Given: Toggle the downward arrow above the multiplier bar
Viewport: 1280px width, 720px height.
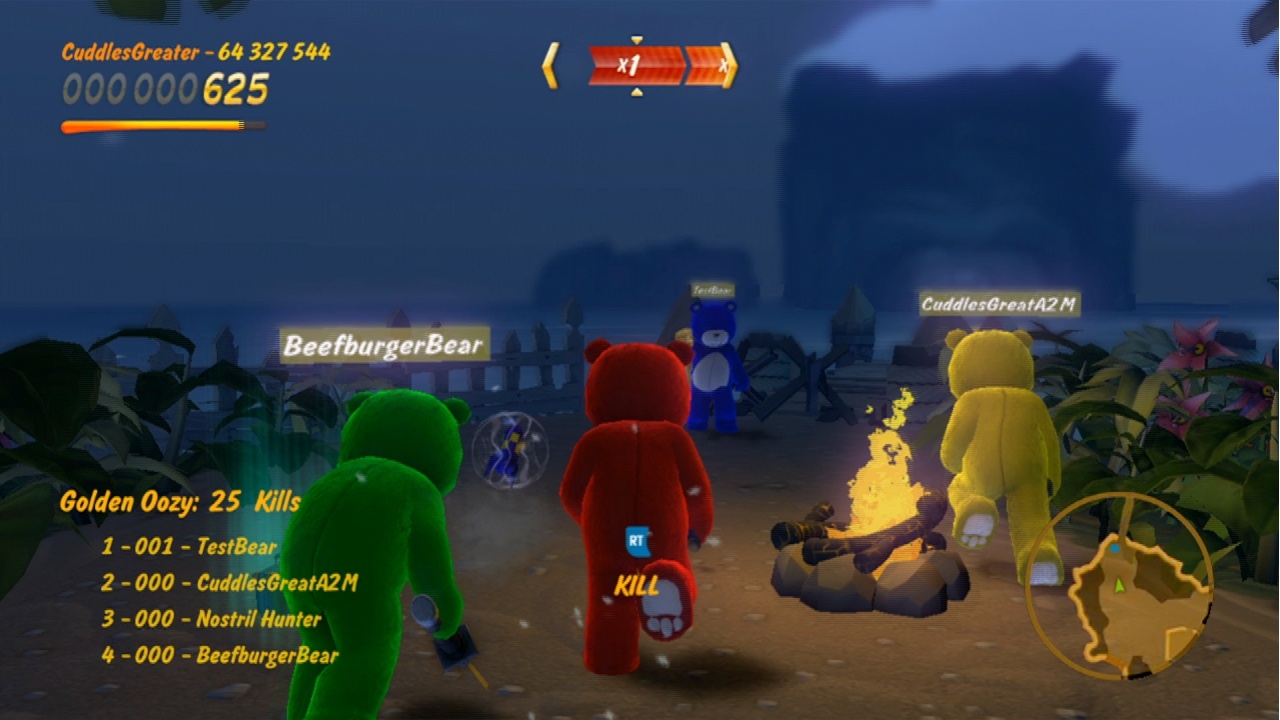Looking at the screenshot, I should [x=636, y=40].
